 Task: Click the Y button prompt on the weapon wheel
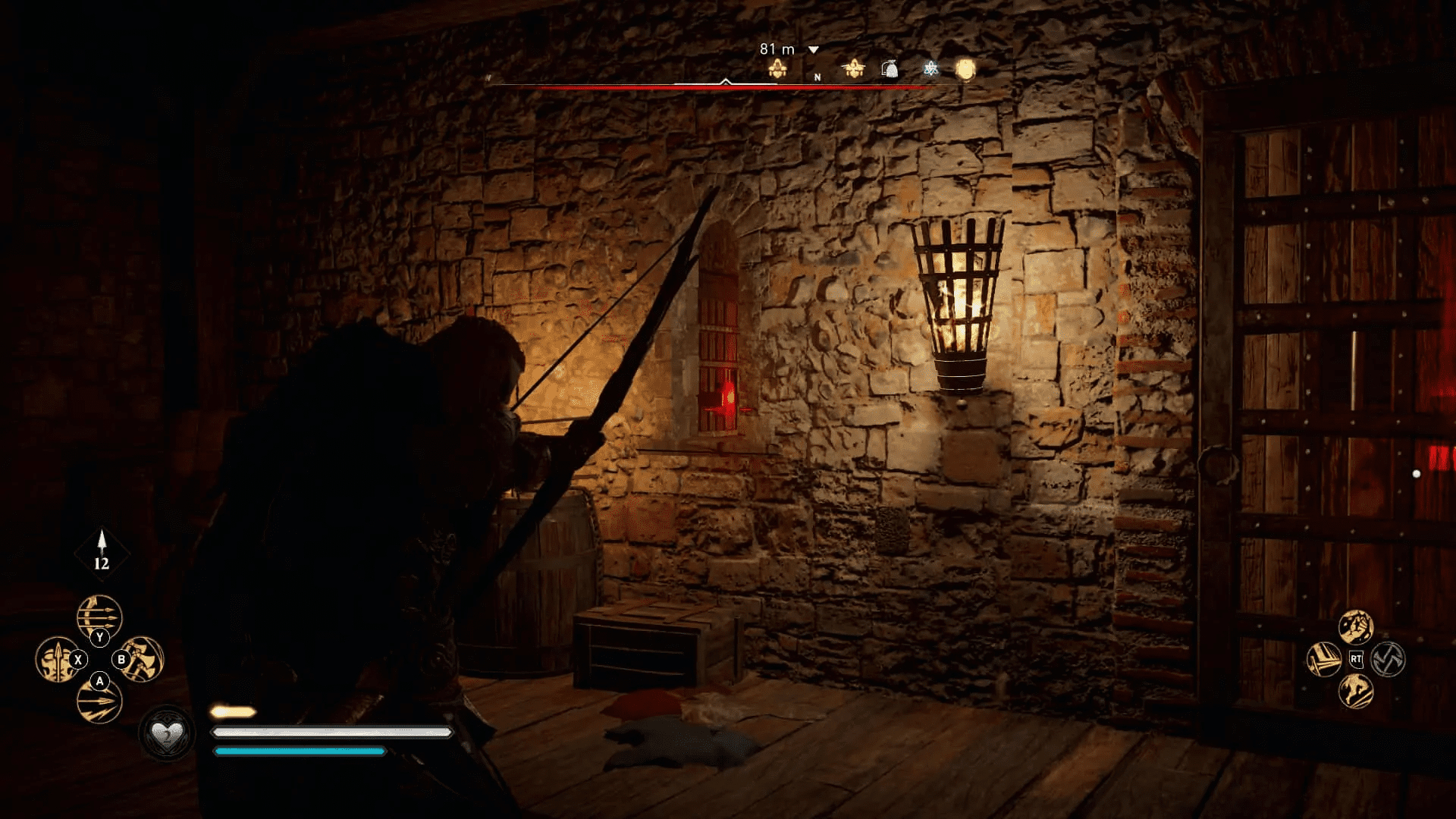pyautogui.click(x=99, y=636)
